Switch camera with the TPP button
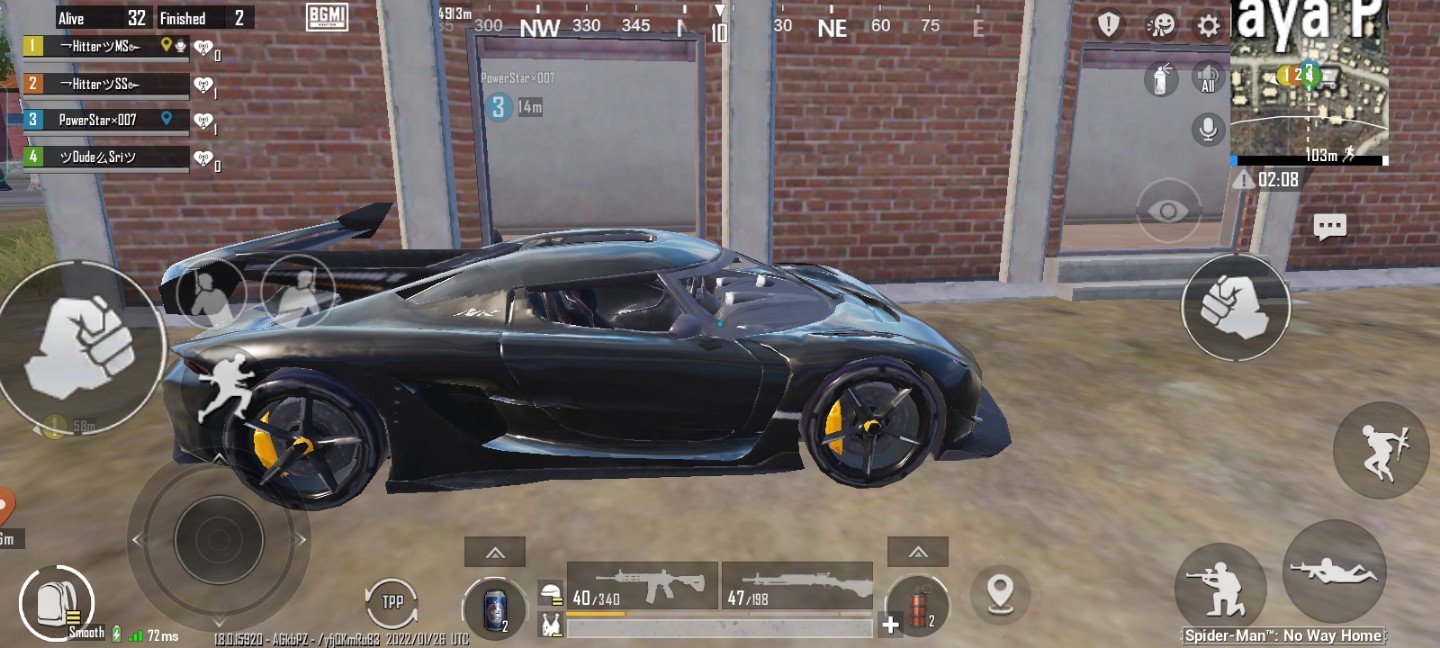The width and height of the screenshot is (1440, 648). [x=391, y=604]
